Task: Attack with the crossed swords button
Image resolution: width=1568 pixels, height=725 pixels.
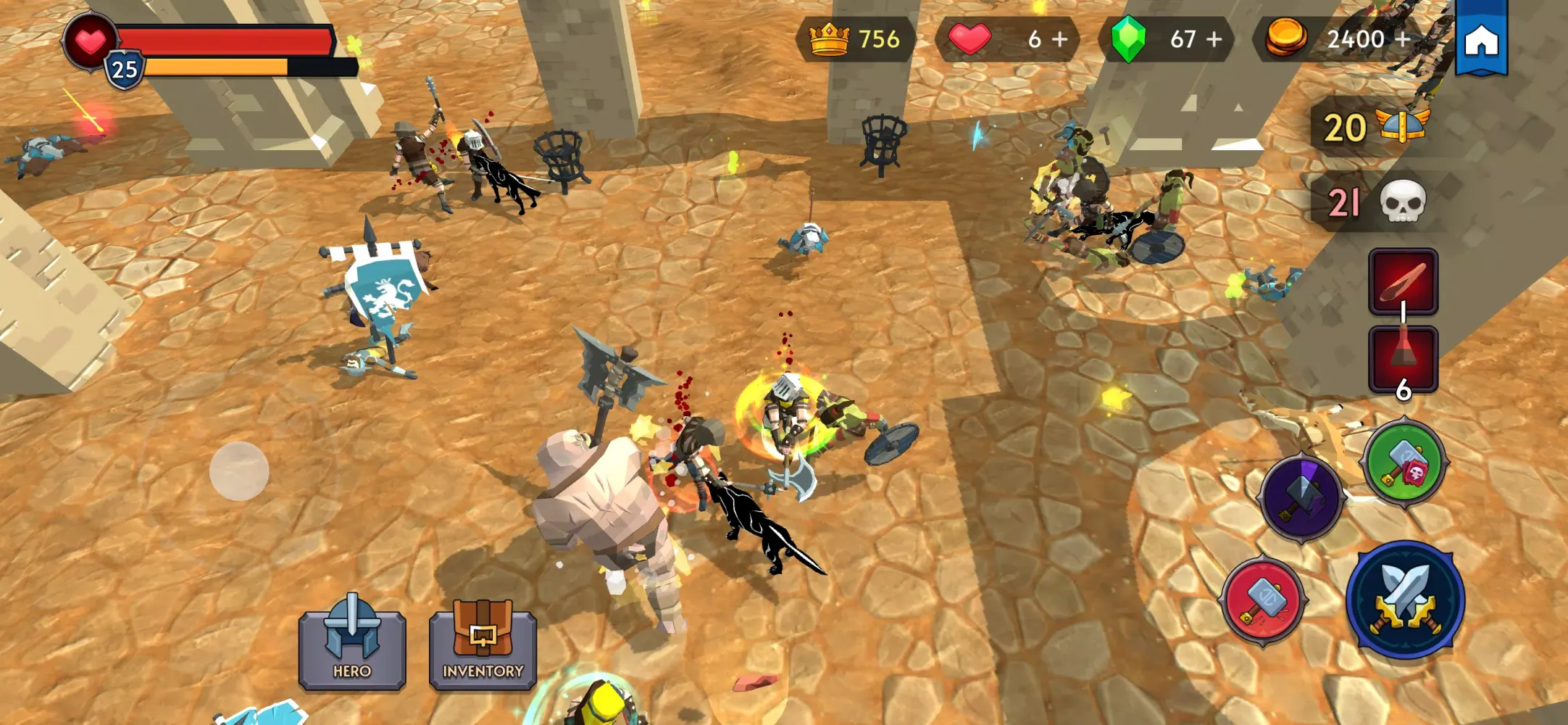Action: (1405, 599)
